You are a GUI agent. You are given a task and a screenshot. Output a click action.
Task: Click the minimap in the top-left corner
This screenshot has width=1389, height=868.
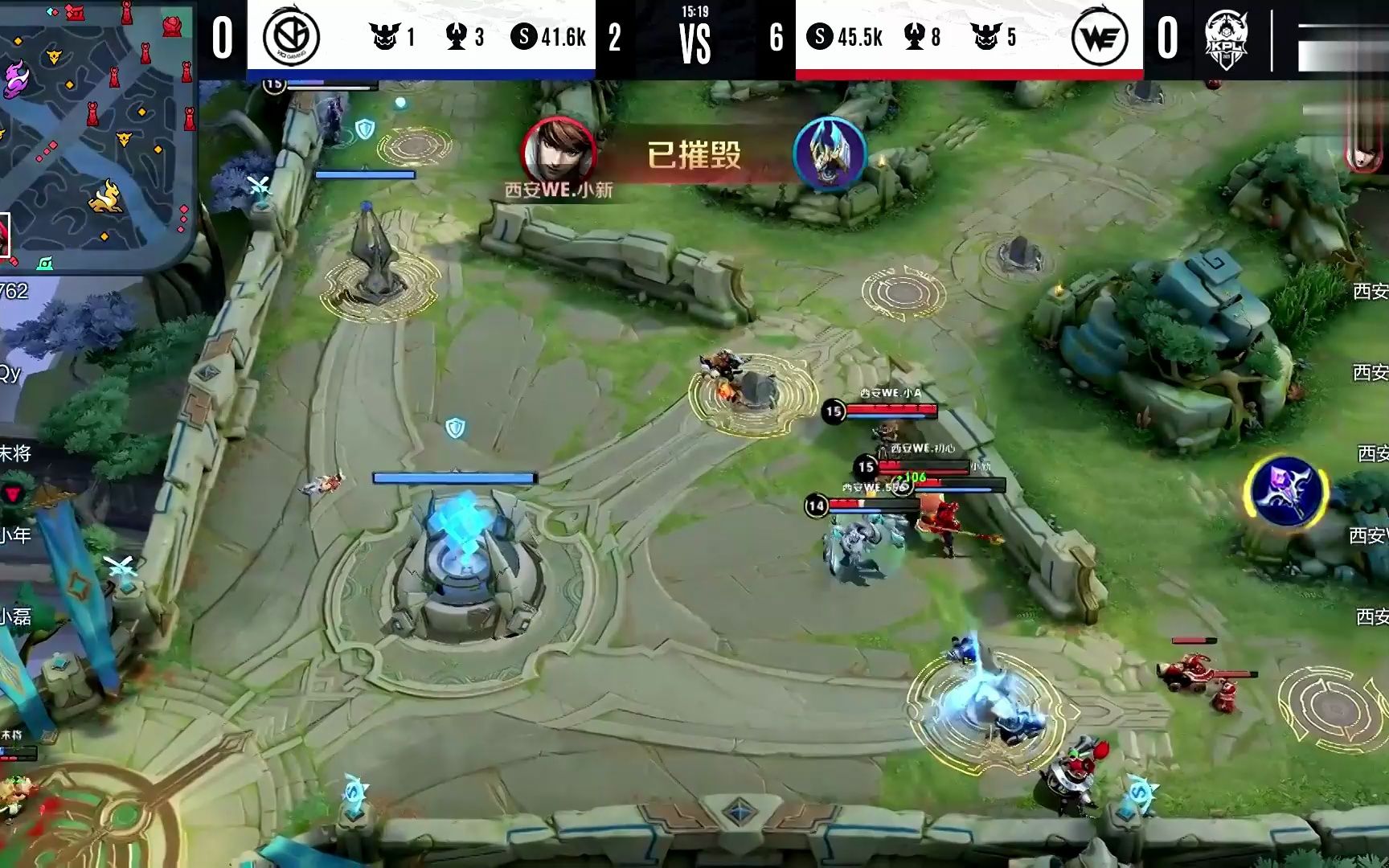pos(96,133)
